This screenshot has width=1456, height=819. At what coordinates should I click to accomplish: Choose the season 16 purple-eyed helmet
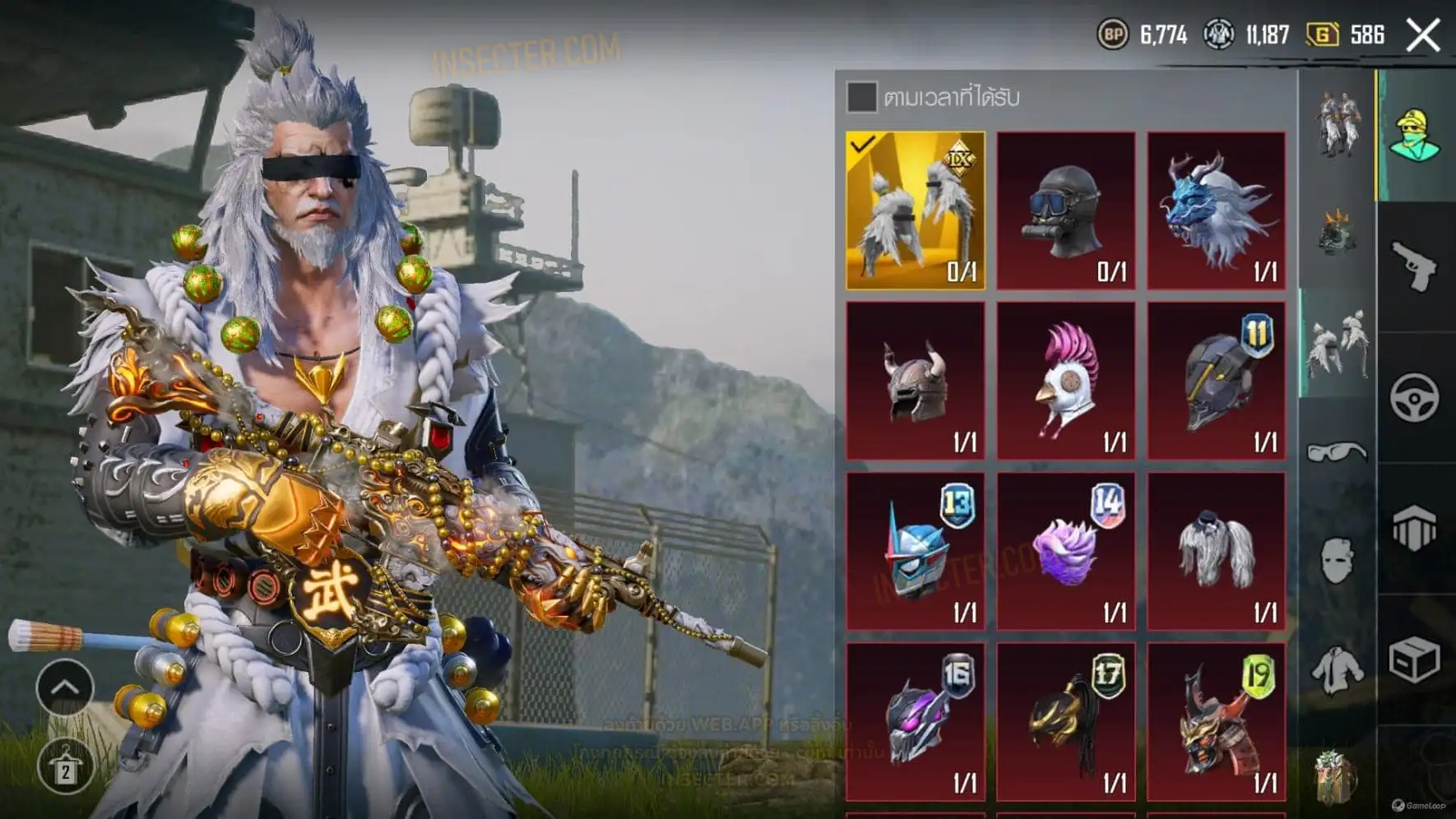915,721
